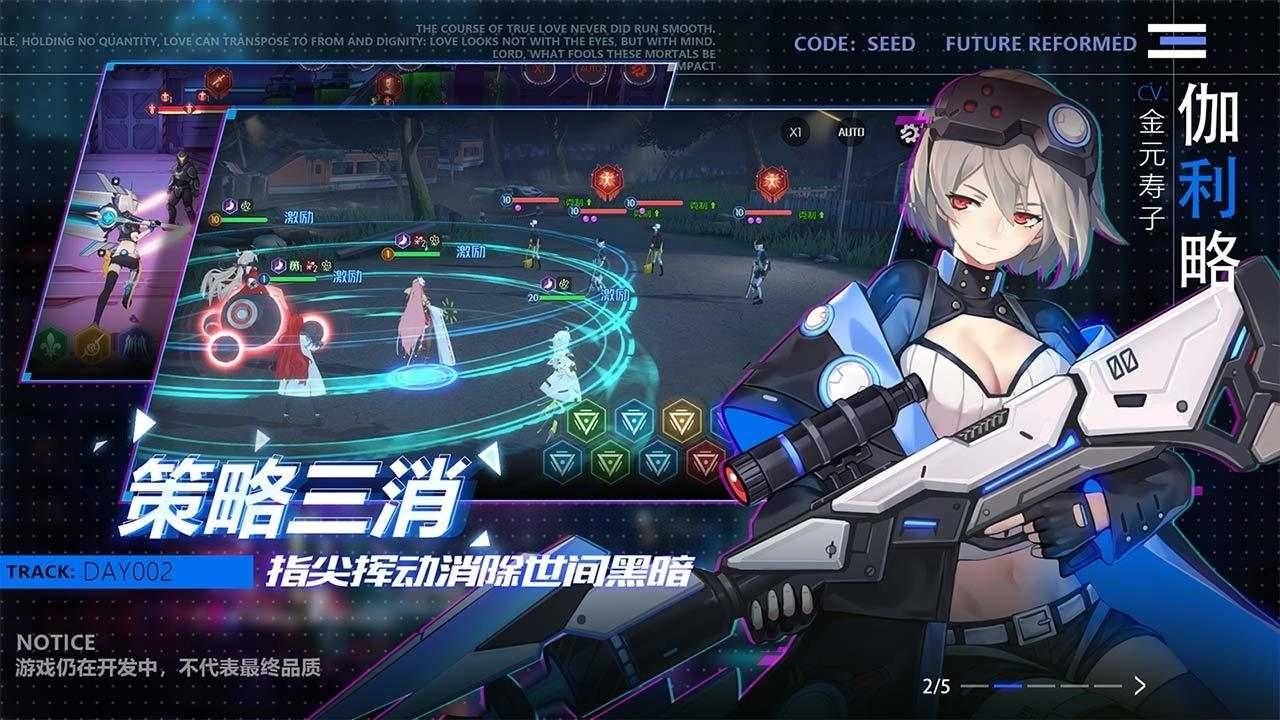The width and height of the screenshot is (1280, 720).
Task: Switch the X1 speed setting
Action: [795, 131]
